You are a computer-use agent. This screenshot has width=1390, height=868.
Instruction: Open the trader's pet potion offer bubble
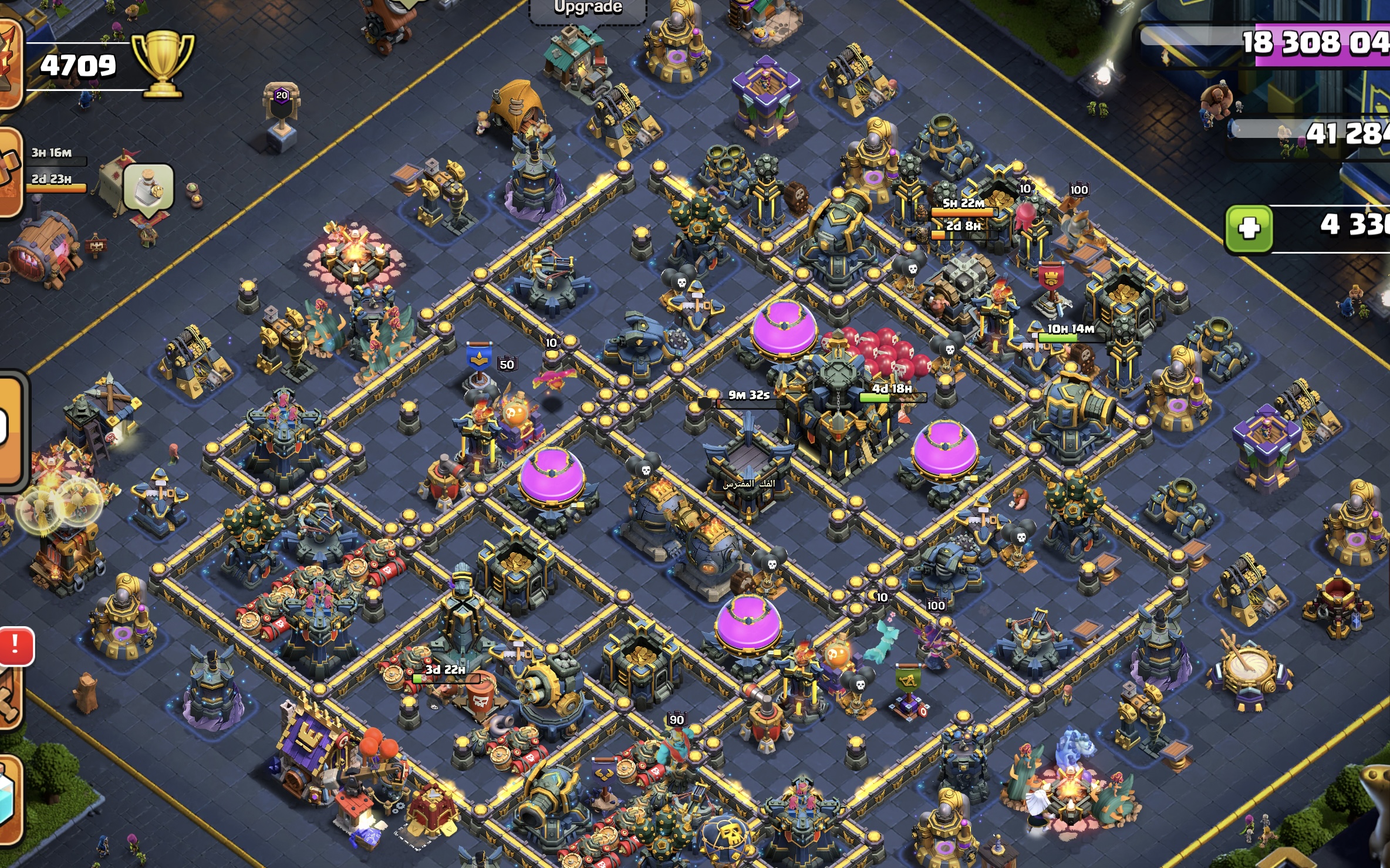[149, 187]
